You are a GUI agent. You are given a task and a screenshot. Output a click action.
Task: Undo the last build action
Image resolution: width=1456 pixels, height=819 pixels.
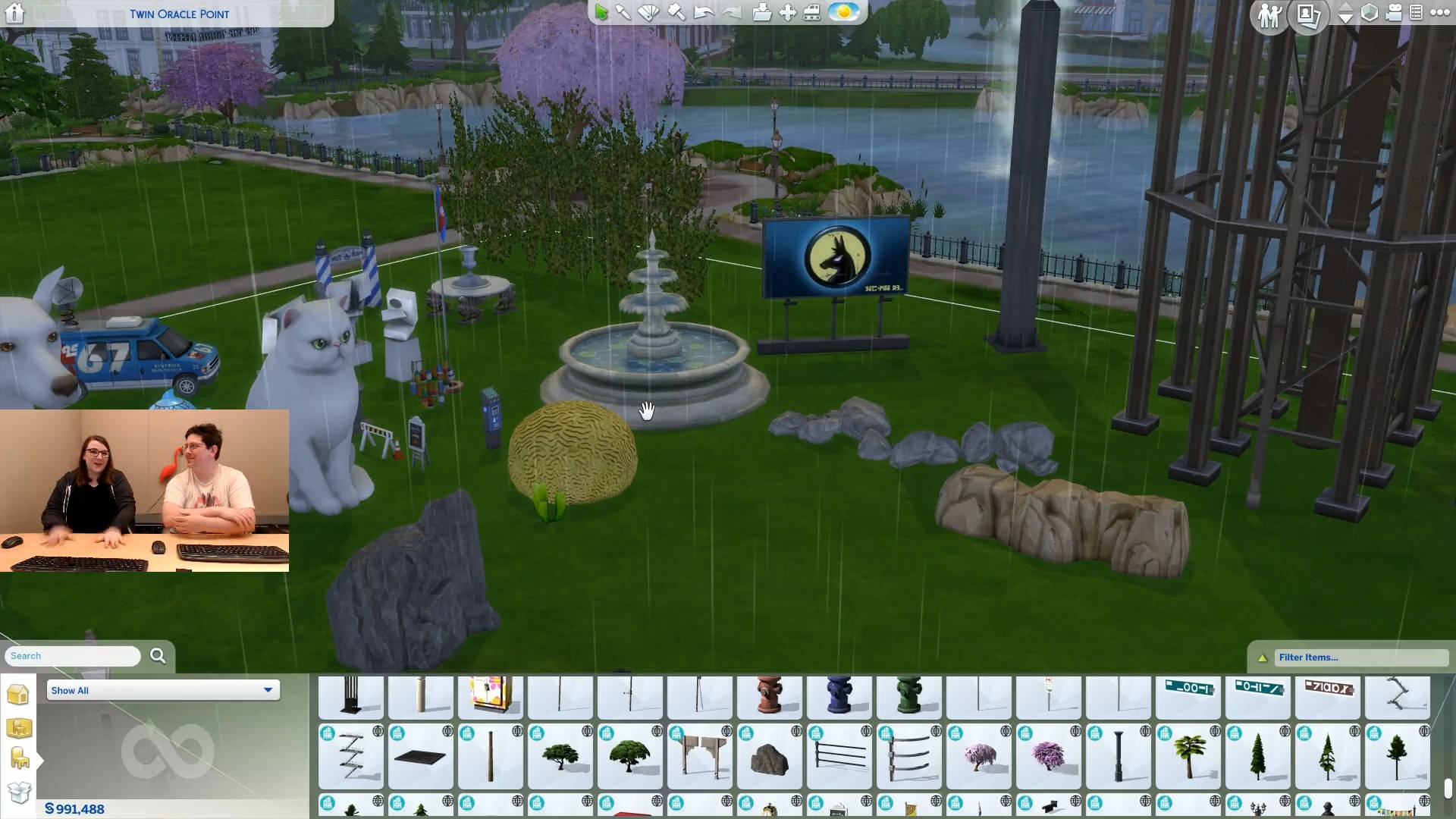click(701, 12)
